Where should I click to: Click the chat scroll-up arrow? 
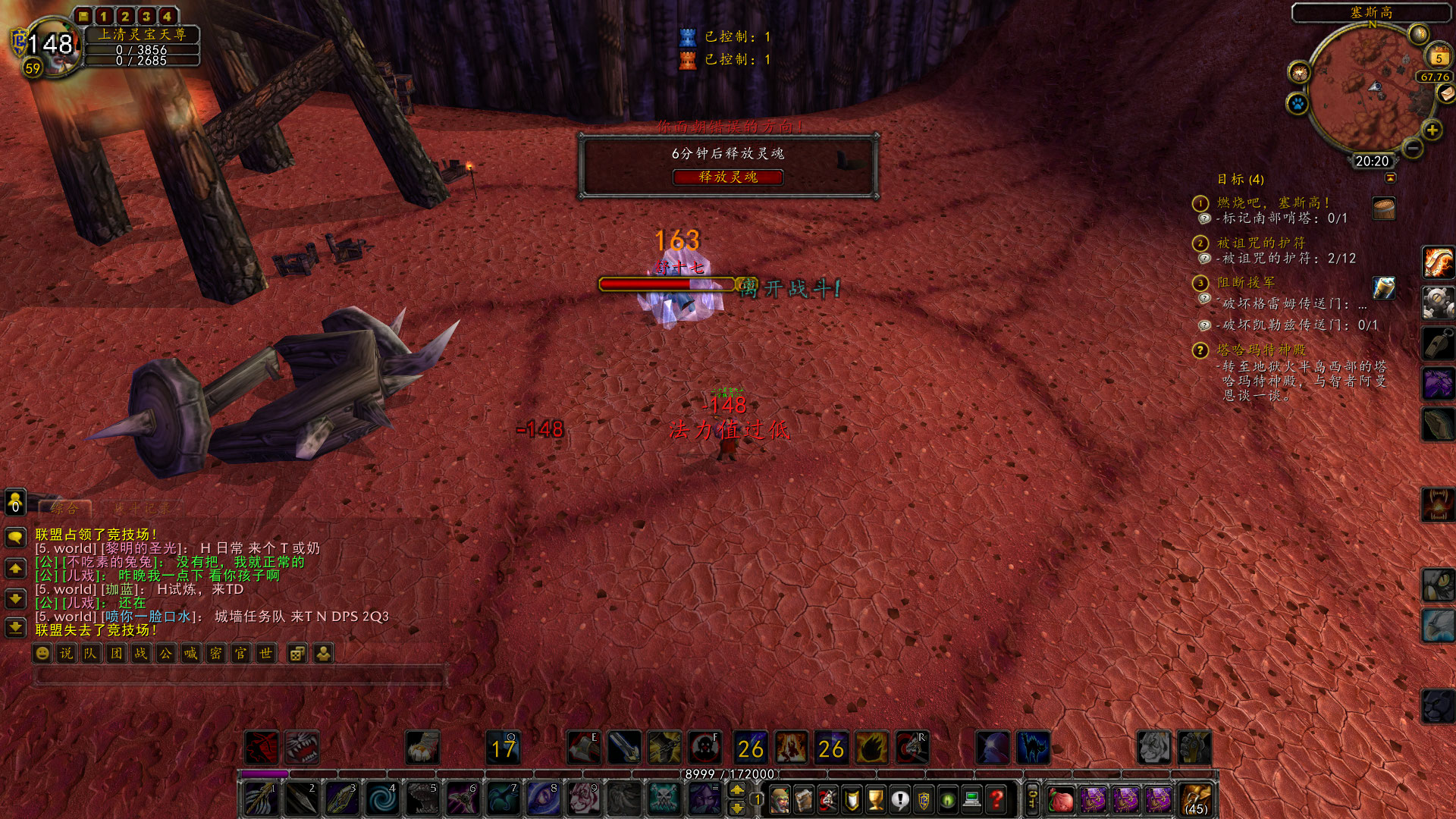15,566
